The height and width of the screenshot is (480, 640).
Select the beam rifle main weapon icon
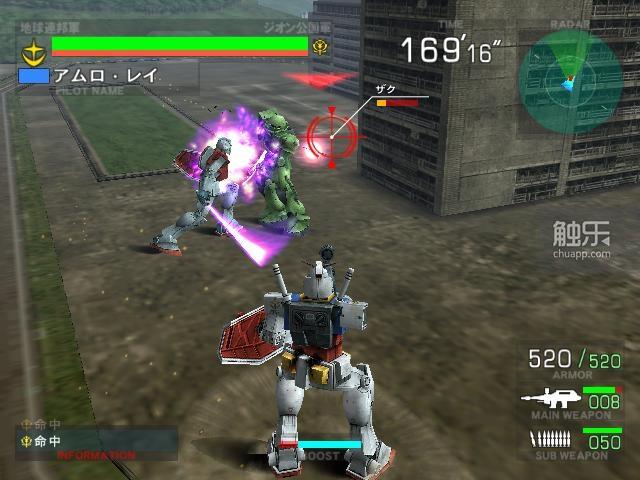[547, 398]
